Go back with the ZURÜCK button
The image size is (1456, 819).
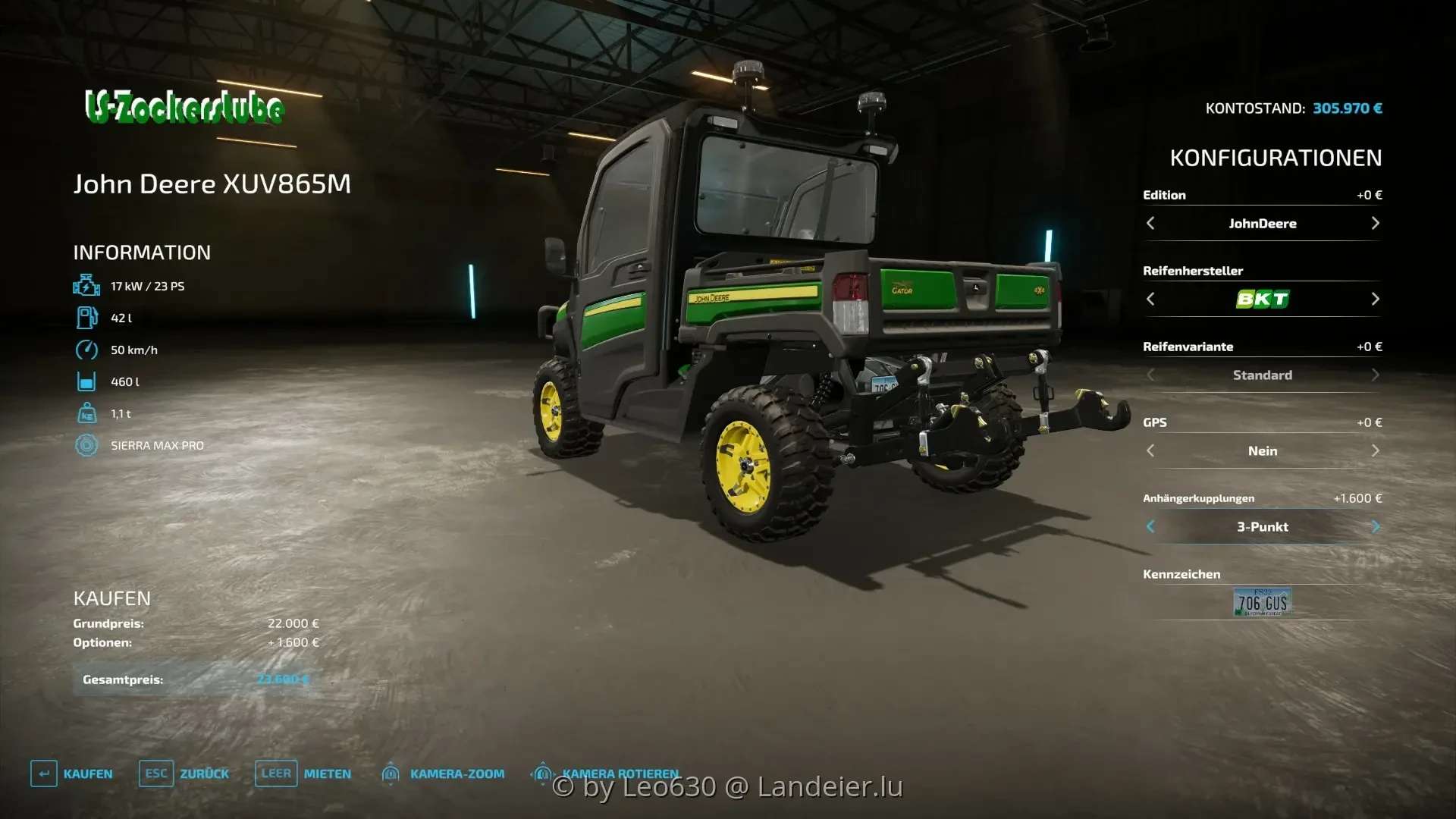pos(184,773)
